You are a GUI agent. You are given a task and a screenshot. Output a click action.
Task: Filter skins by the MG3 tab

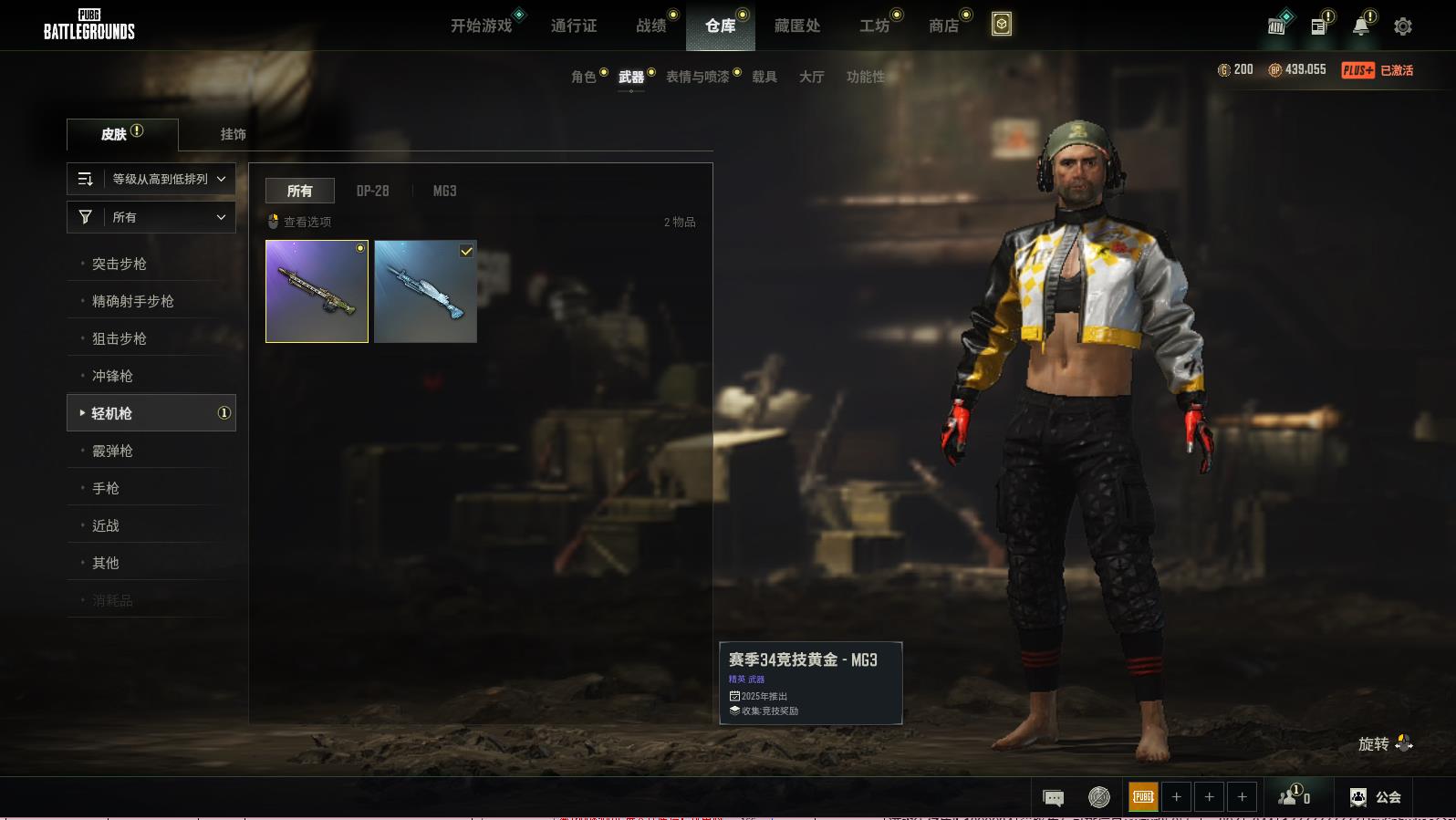[x=444, y=191]
